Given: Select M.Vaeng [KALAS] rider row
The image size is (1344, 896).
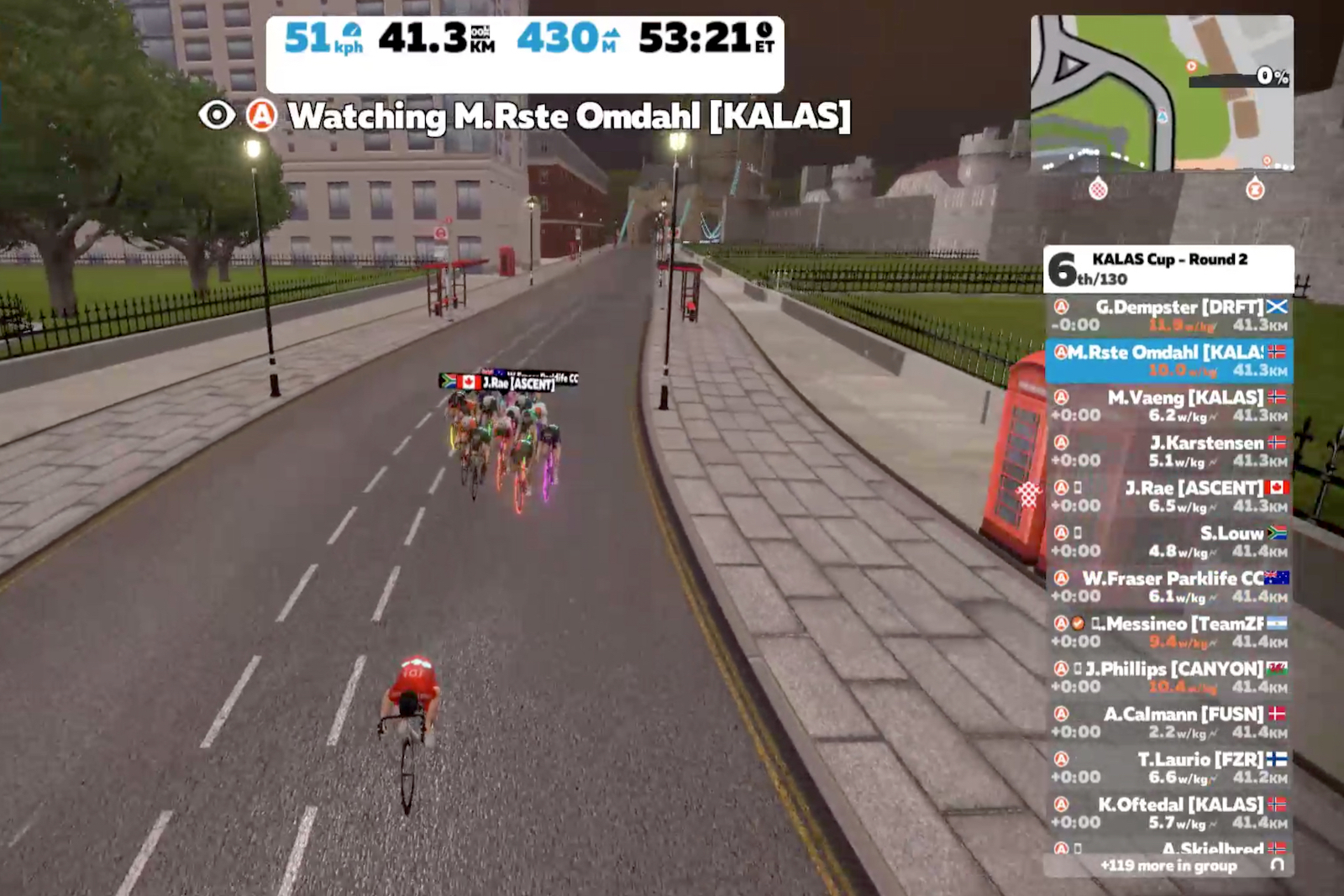Looking at the screenshot, I should pyautogui.click(x=1168, y=406).
